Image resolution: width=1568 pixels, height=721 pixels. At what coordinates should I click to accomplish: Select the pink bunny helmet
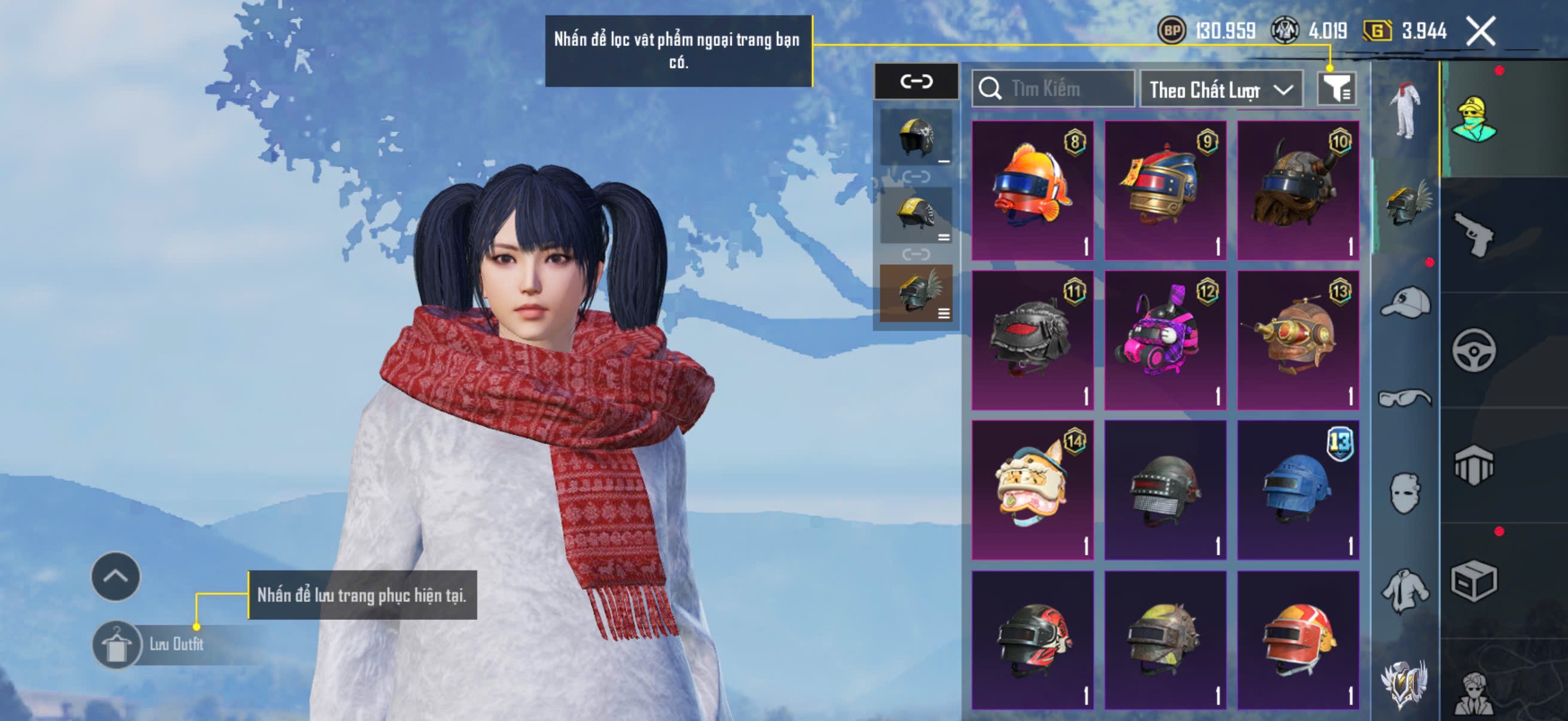point(1165,340)
